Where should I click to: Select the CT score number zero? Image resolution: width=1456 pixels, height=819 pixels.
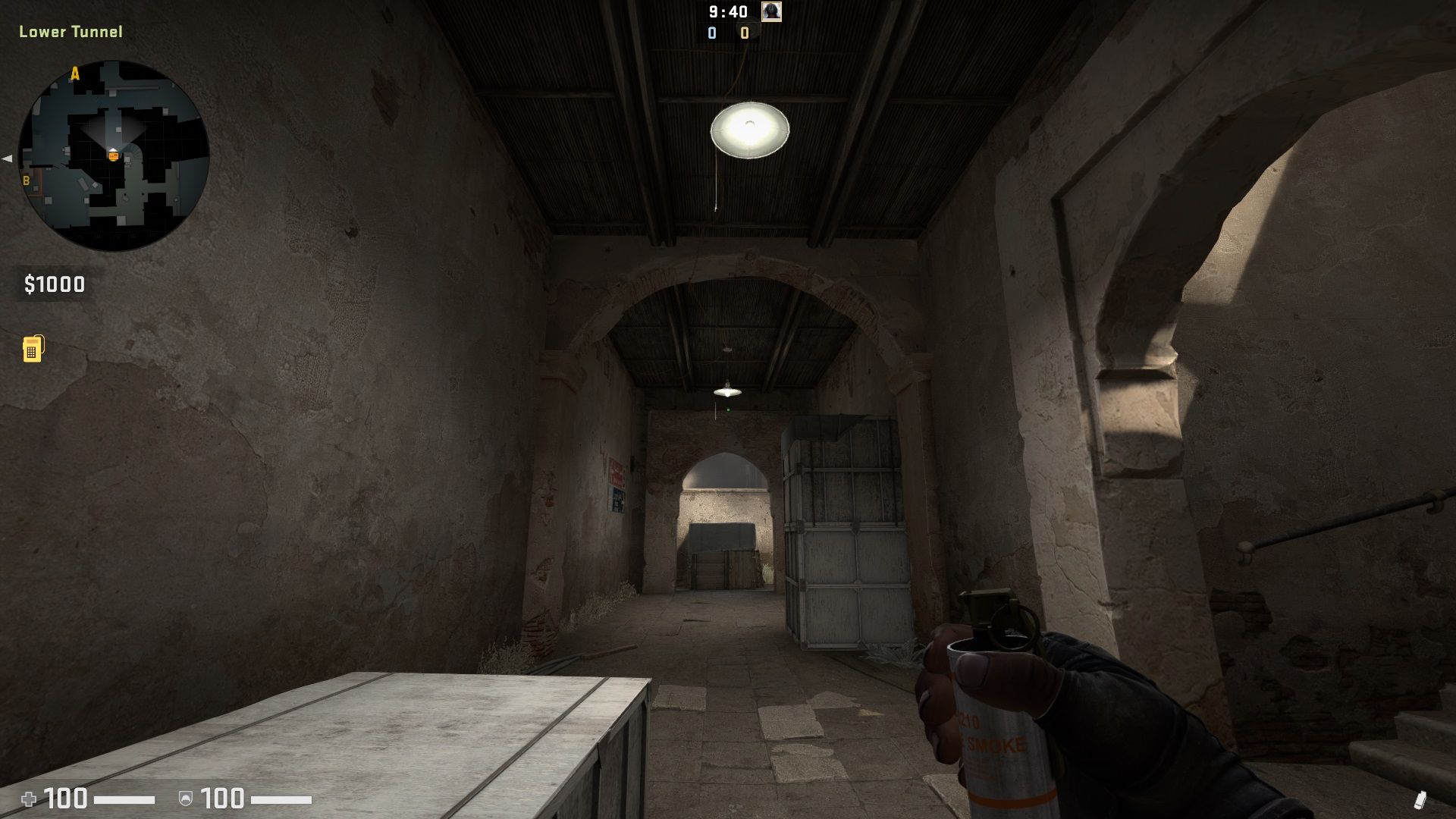tap(711, 33)
